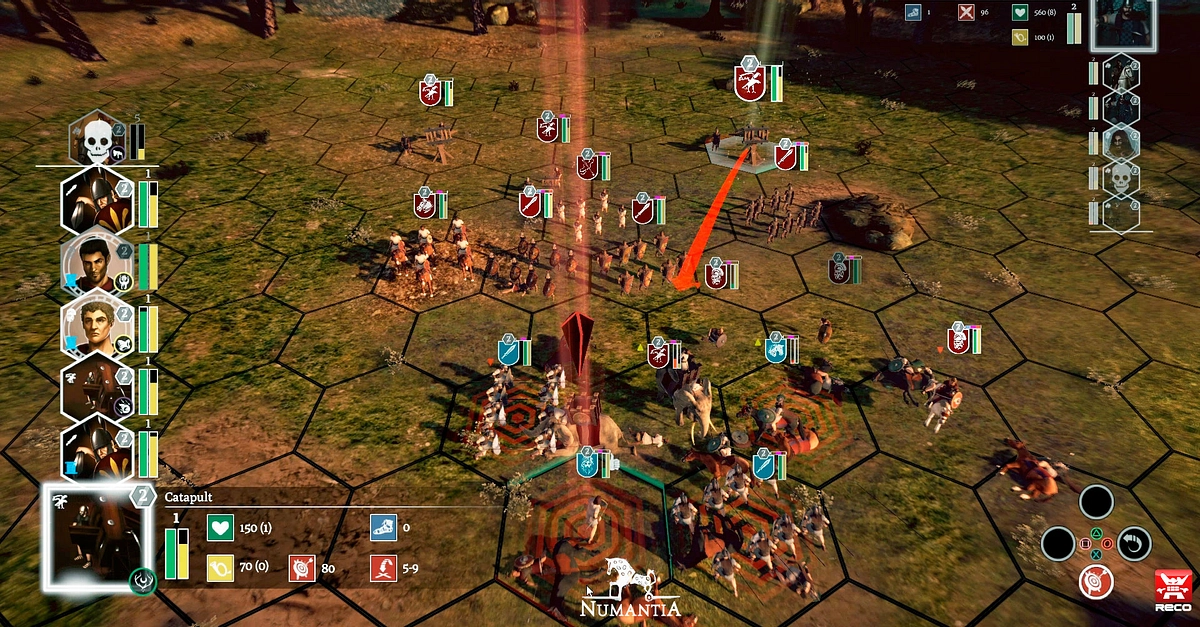Image resolution: width=1200 pixels, height=627 pixels.
Task: Select the large enemy leader portrait
Action: 1122,22
